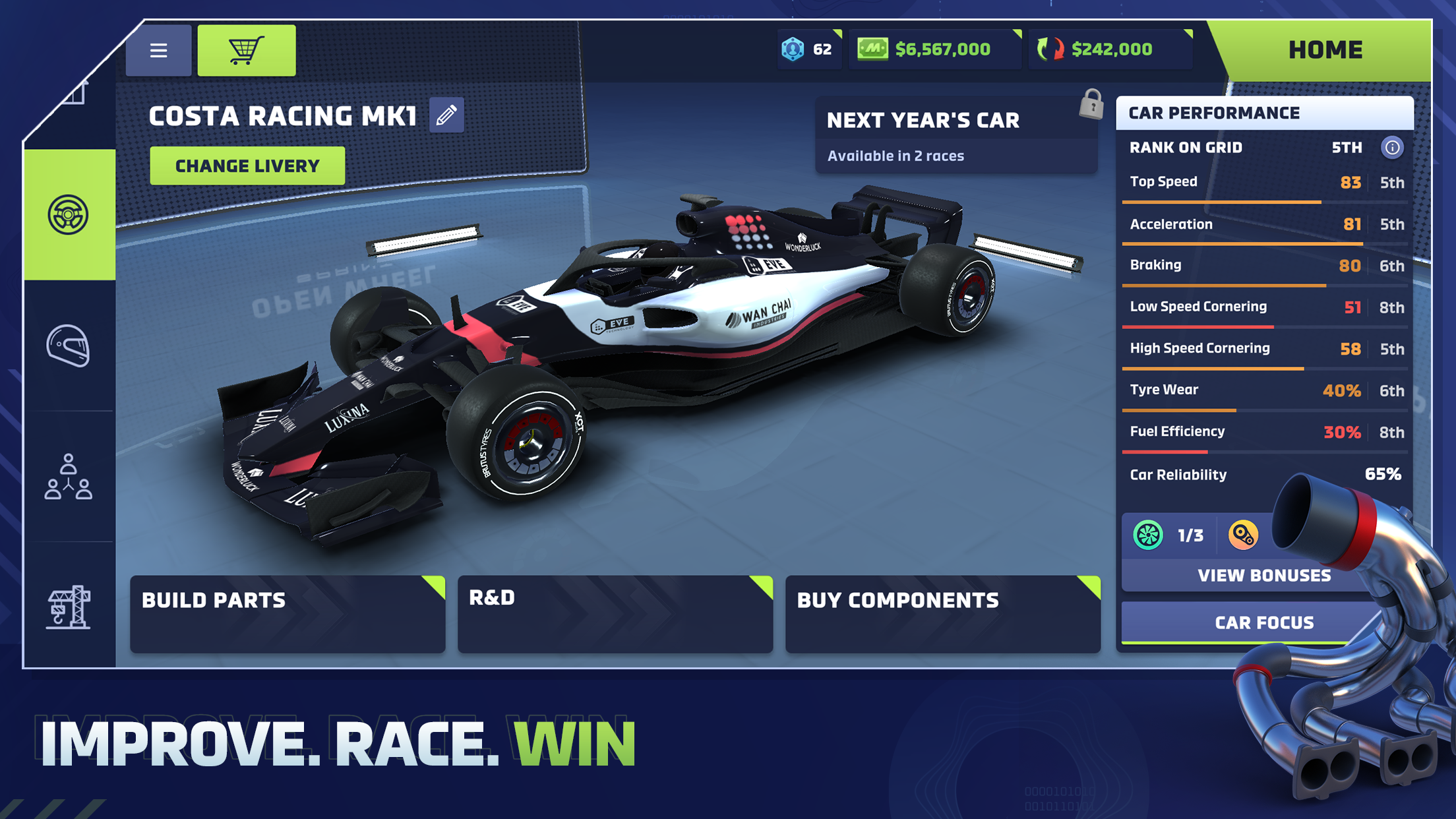Open the hamburger menu
This screenshot has height=819, width=1456.
(x=158, y=50)
